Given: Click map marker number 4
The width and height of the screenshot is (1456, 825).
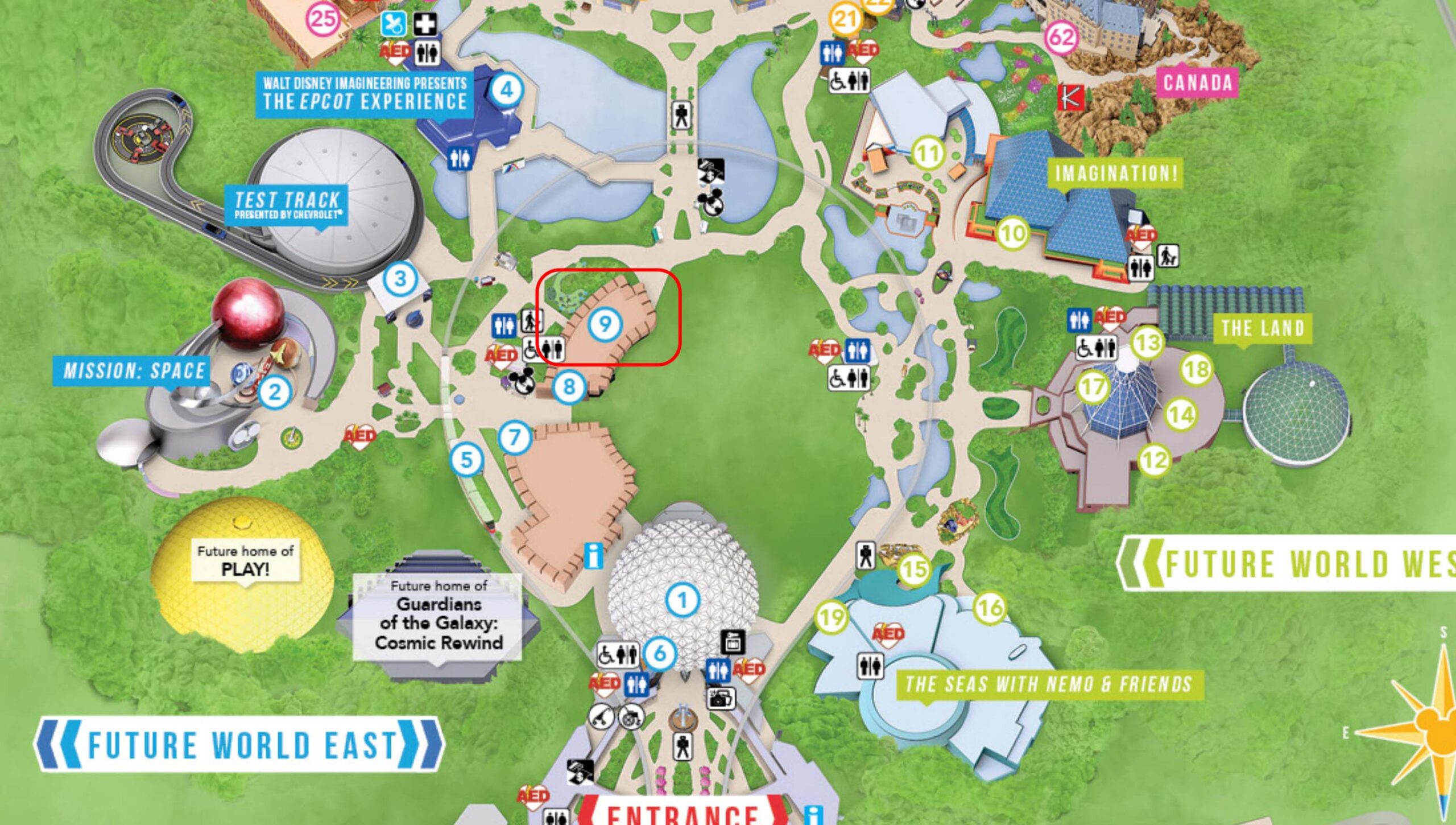Looking at the screenshot, I should tap(506, 89).
